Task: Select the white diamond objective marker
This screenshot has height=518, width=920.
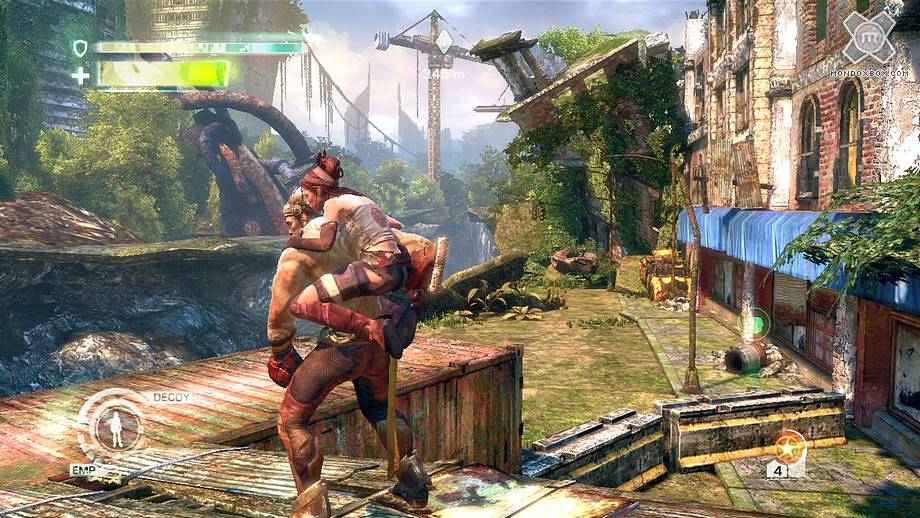Action: click(x=445, y=41)
